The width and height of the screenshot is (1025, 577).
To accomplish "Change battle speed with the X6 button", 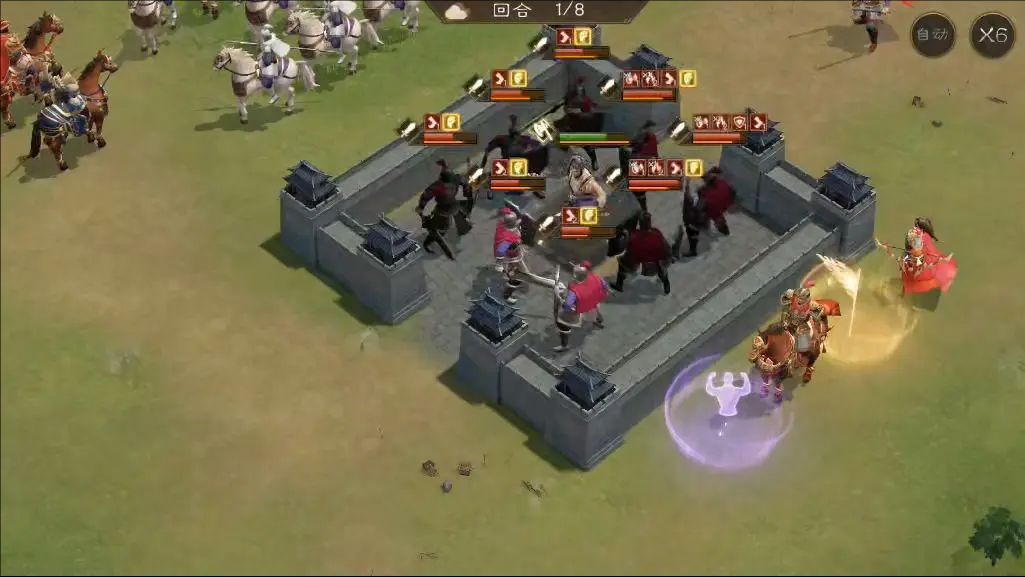I will 992,36.
